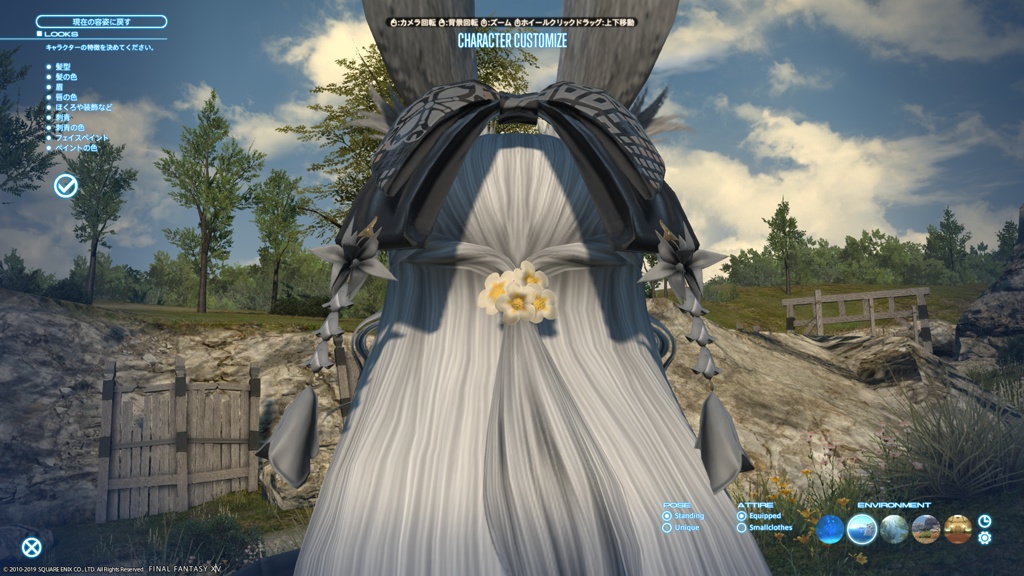Switch attire to Smallclothes
Screen dimensions: 1024x576
click(769, 527)
